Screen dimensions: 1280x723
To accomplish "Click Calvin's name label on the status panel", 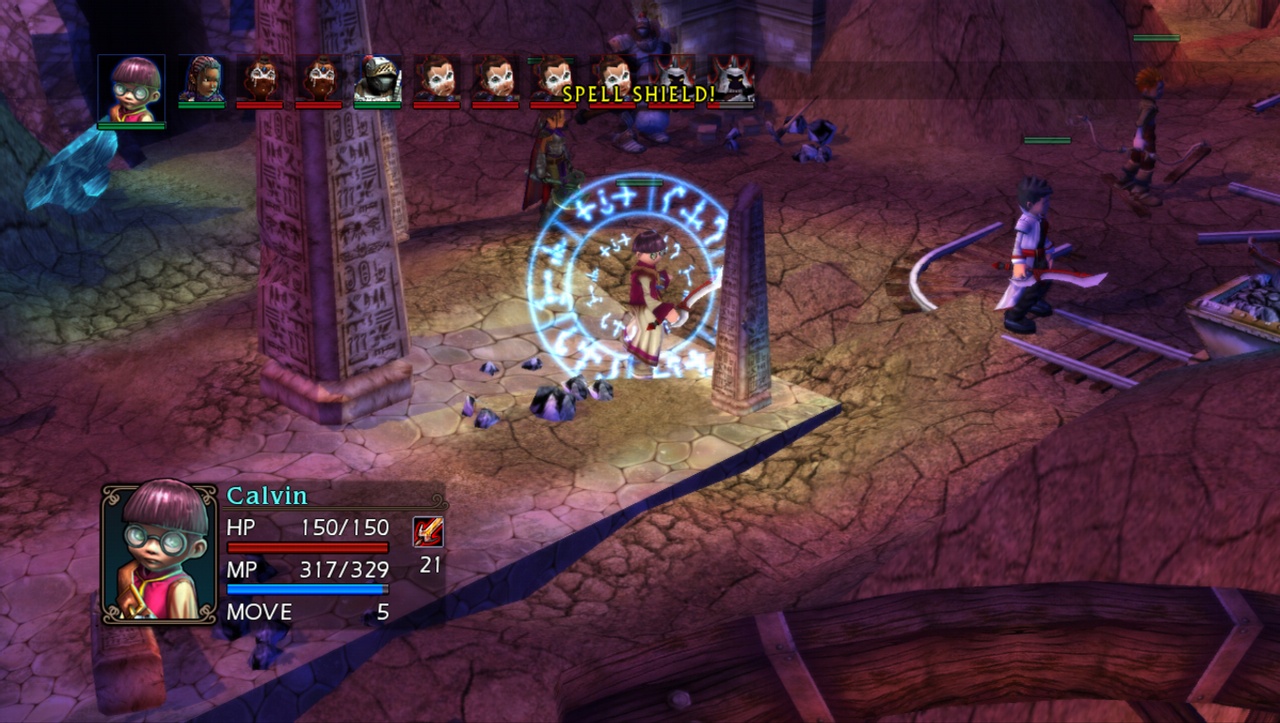I will click(268, 494).
